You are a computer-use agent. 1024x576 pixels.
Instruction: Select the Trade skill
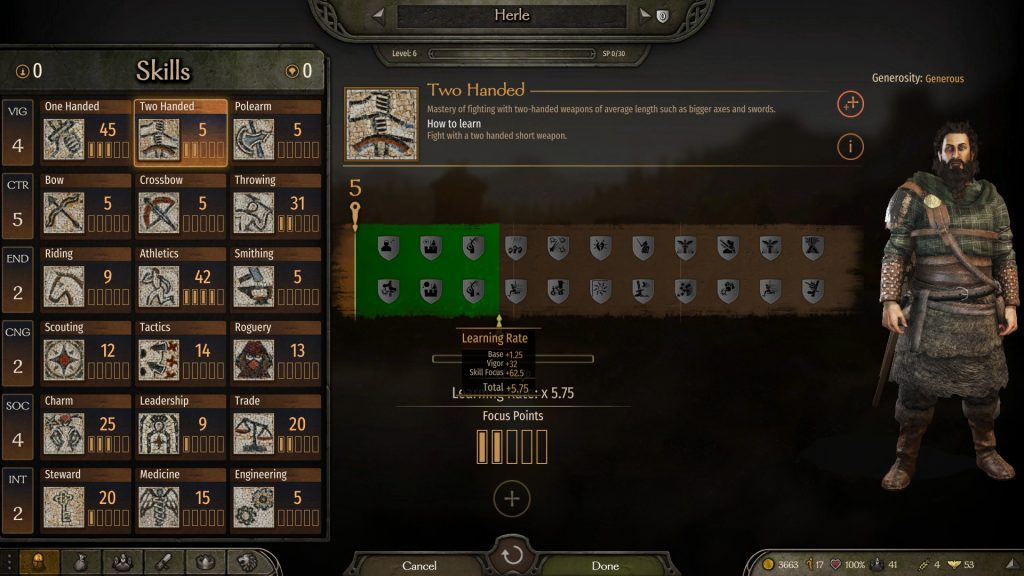tap(276, 427)
